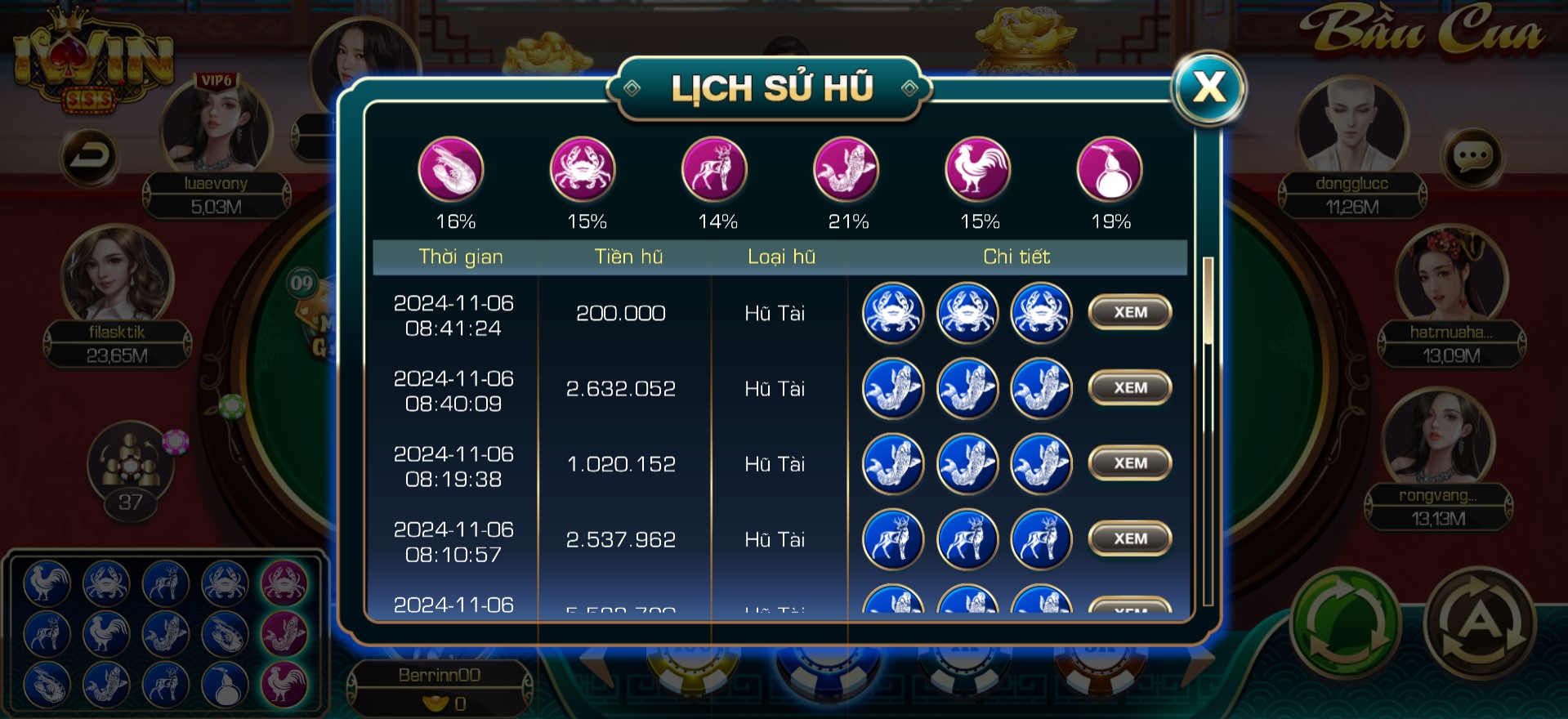View details of the 2.632.052 jackpot
Image resolution: width=1568 pixels, height=719 pixels.
[1130, 387]
